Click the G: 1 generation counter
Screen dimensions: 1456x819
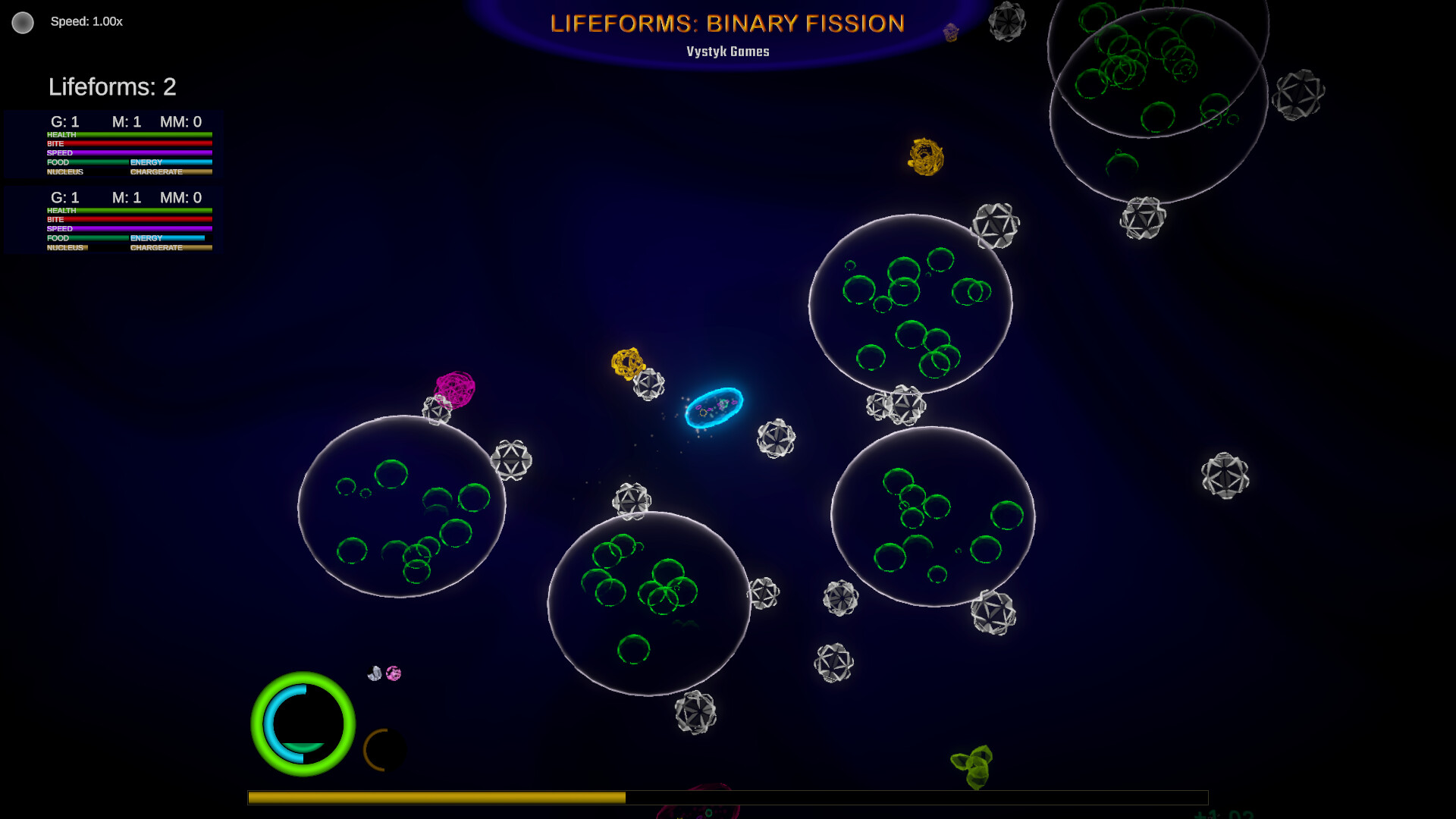click(64, 121)
